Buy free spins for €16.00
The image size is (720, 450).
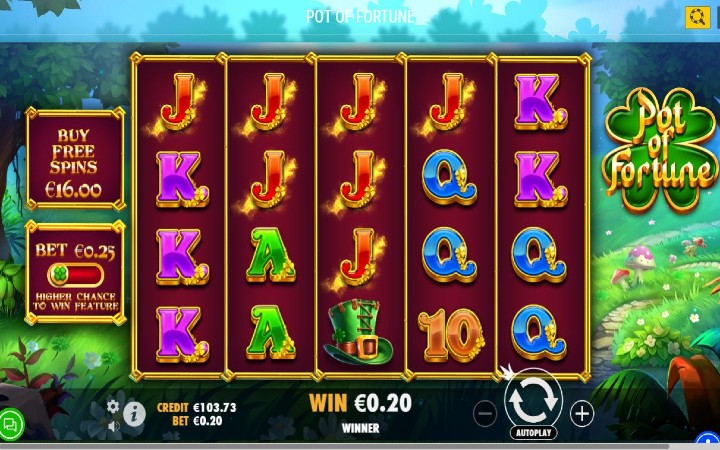(75, 164)
